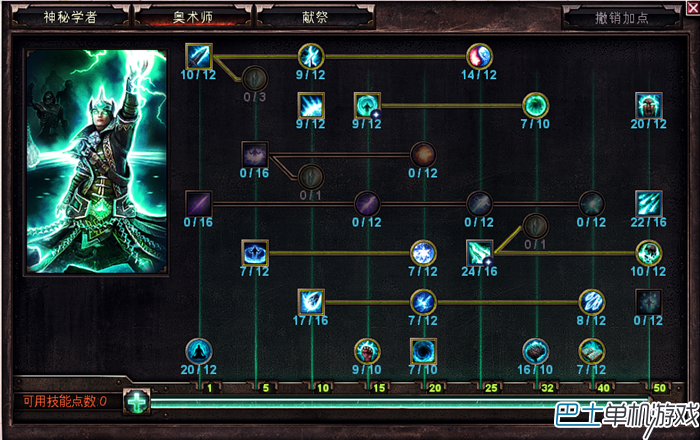
Task: Select the lightning burst skill at 17/16
Action: [x=311, y=300]
